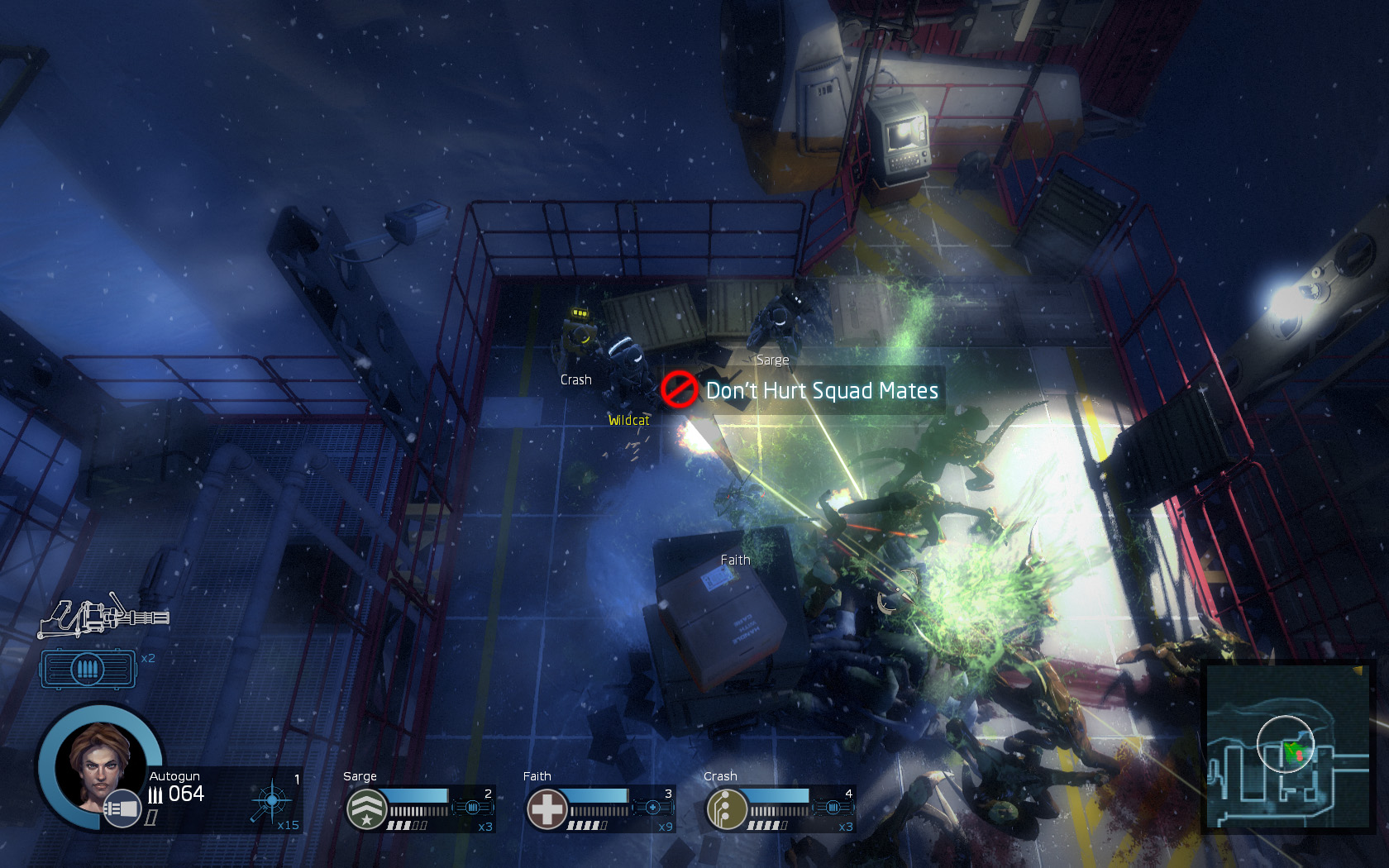Image resolution: width=1389 pixels, height=868 pixels.
Task: Click Crash's ammo item slot
Action: 833,807
